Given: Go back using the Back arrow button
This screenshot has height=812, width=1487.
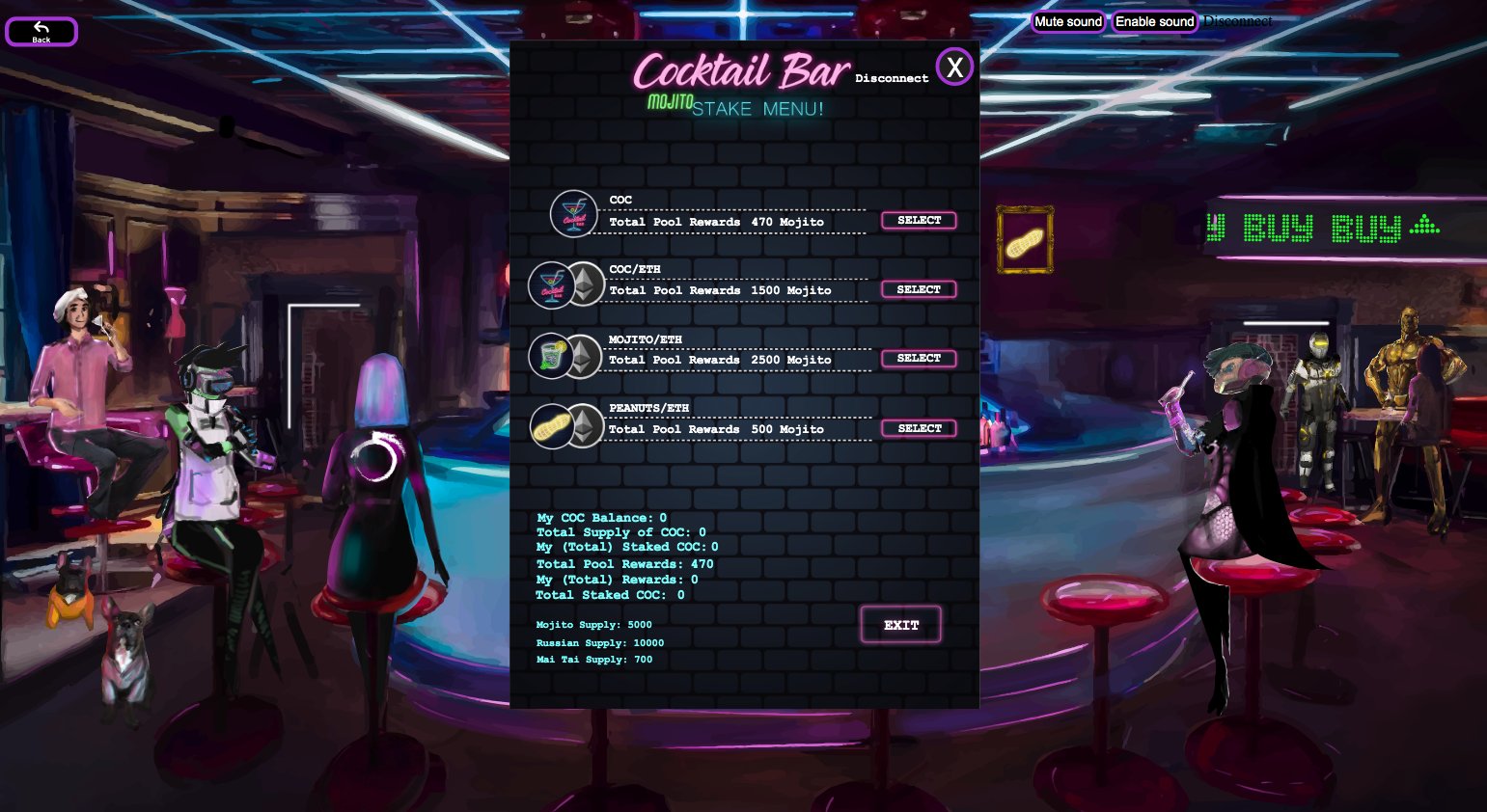Looking at the screenshot, I should click(41, 32).
